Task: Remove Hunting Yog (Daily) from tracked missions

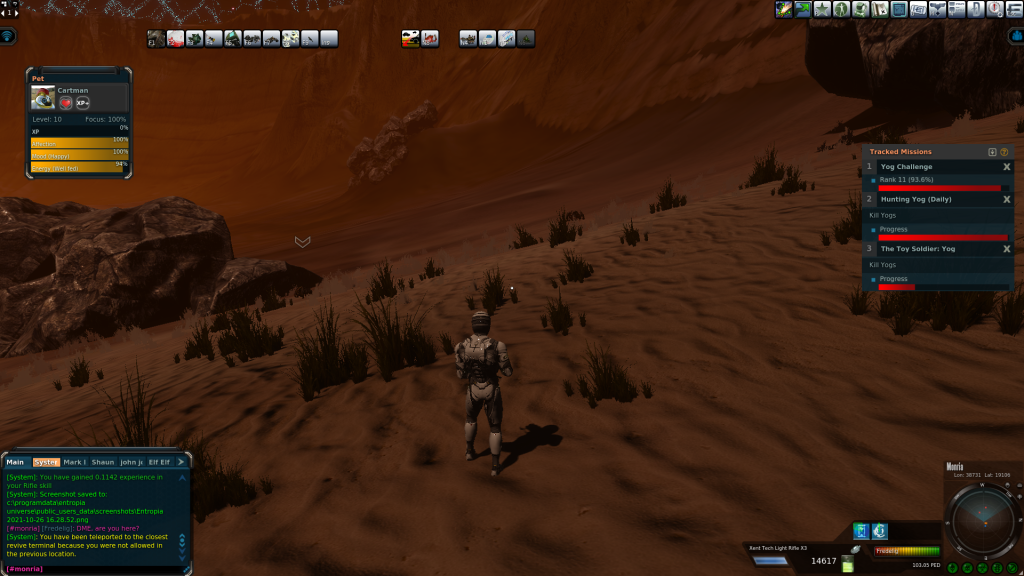Action: point(1006,200)
